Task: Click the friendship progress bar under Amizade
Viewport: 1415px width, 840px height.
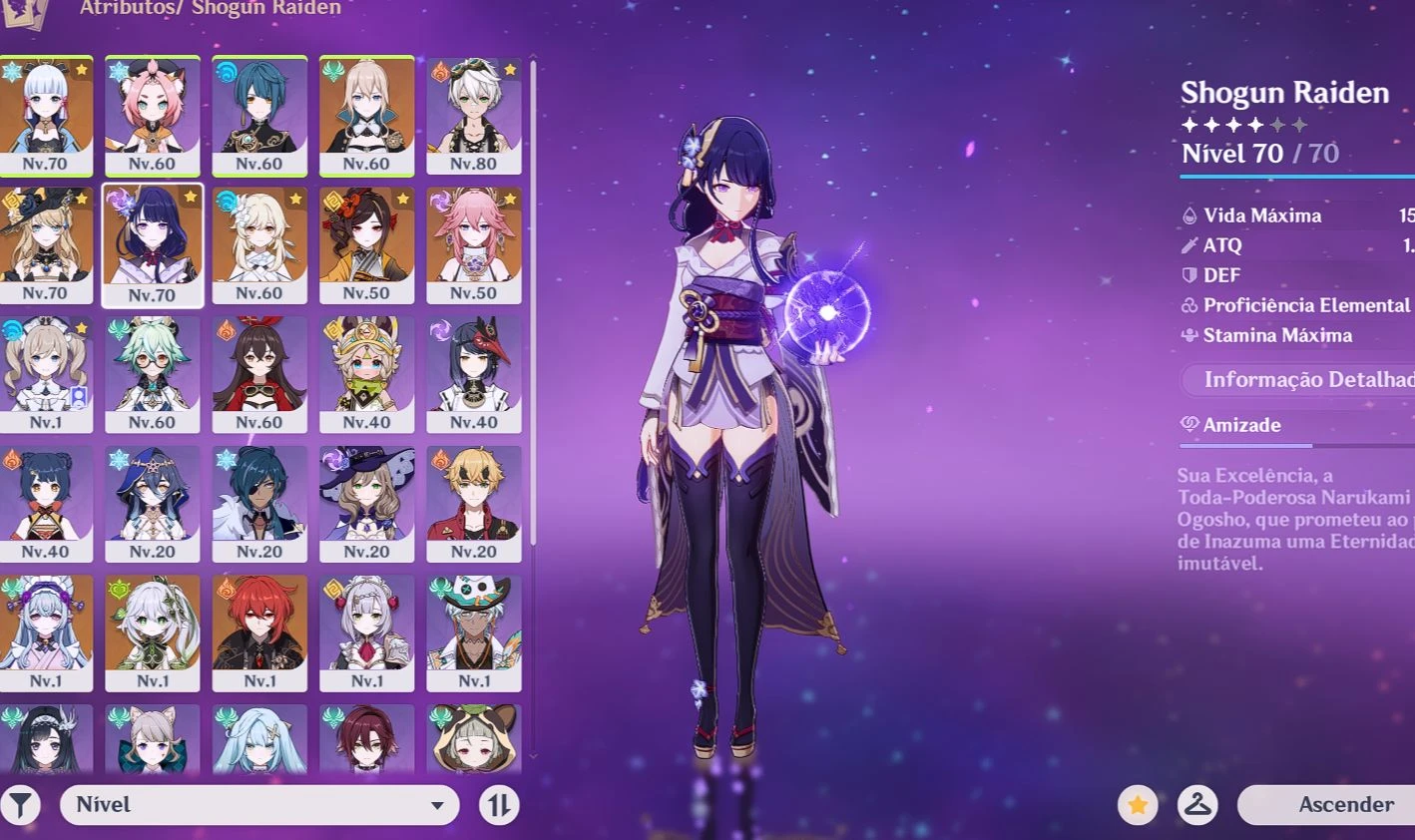Action: tap(1287, 445)
